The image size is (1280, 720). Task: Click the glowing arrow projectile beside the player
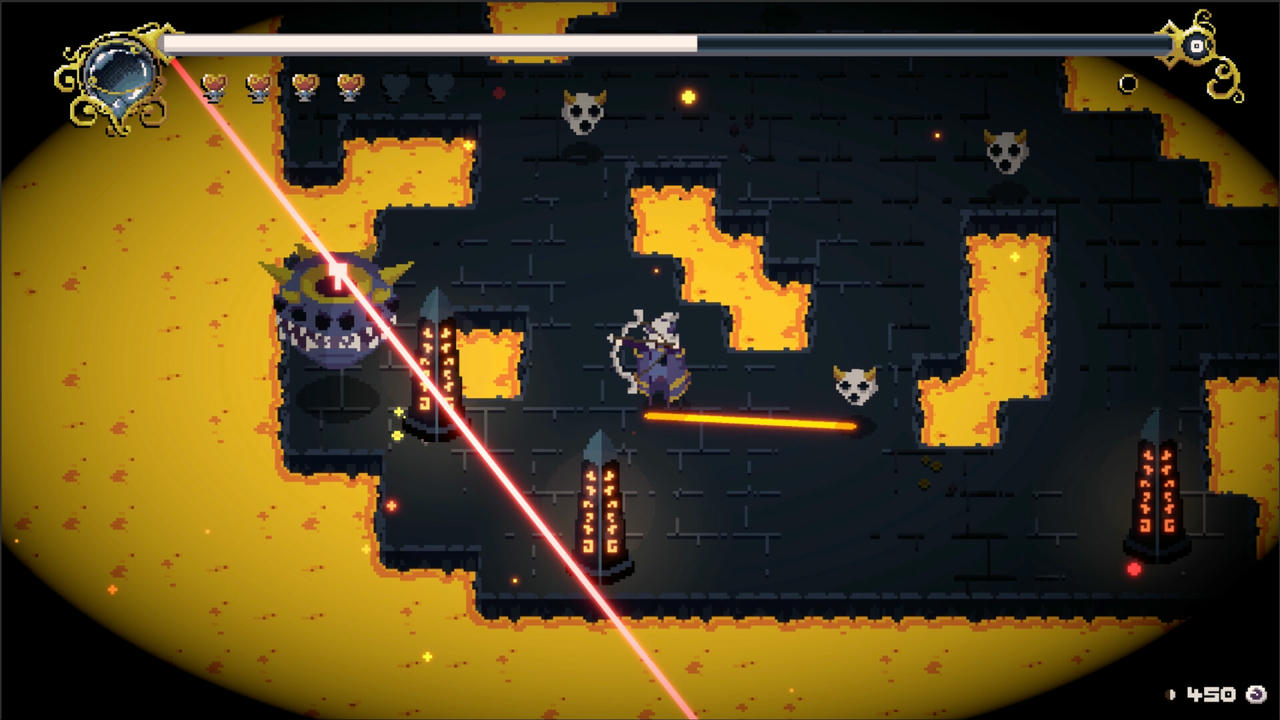(755, 423)
